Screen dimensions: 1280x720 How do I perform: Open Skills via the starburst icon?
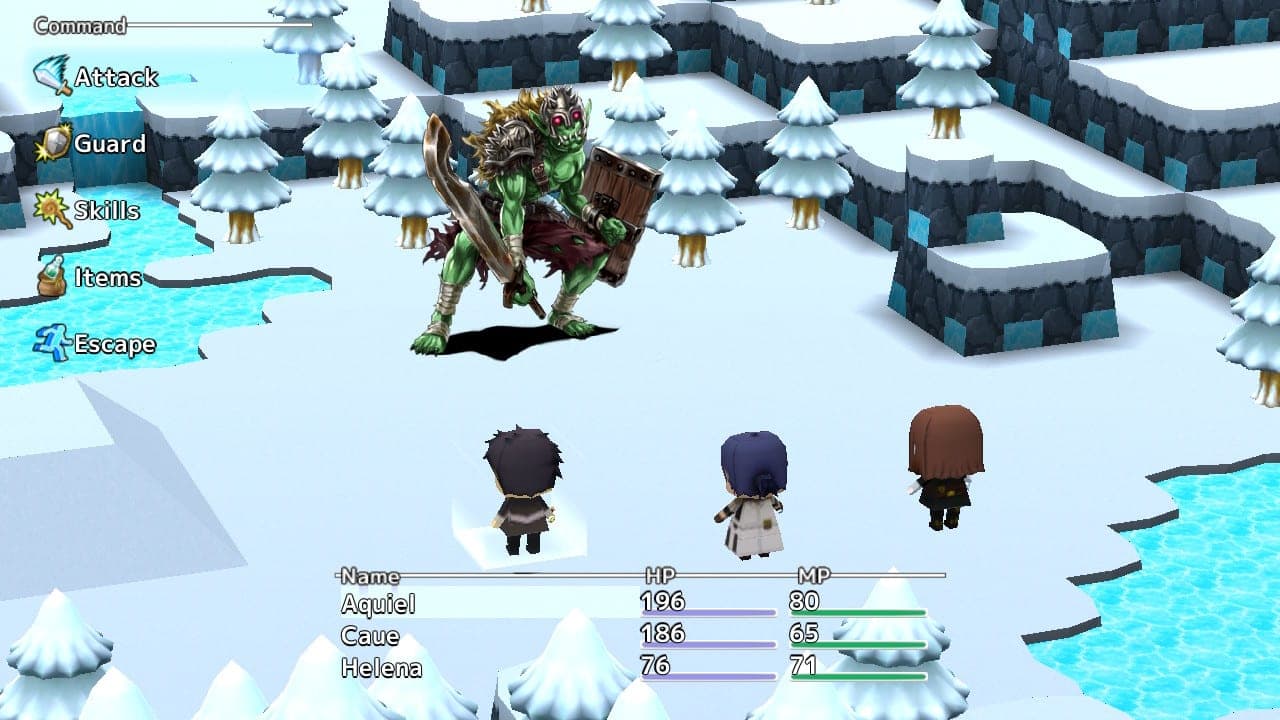click(47, 207)
